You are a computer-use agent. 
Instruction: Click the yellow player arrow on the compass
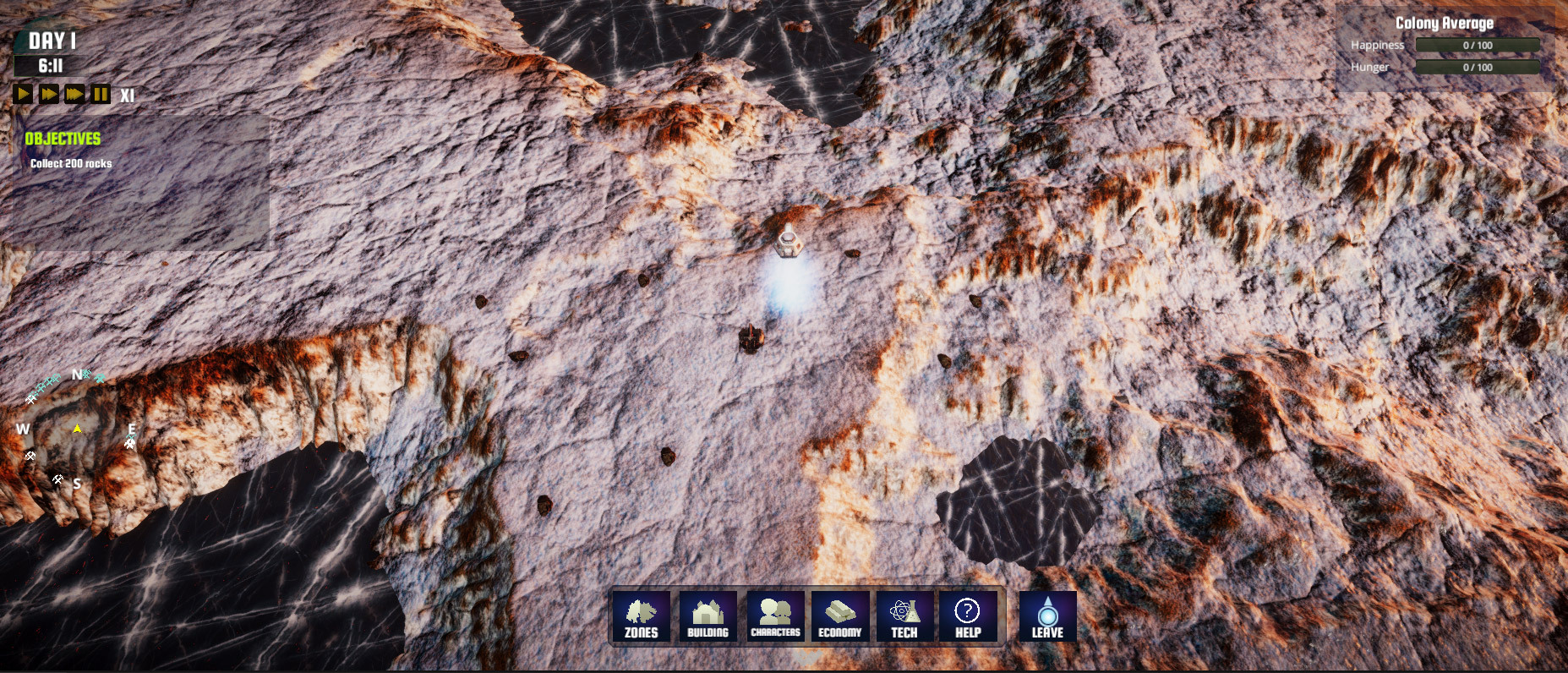pos(77,430)
